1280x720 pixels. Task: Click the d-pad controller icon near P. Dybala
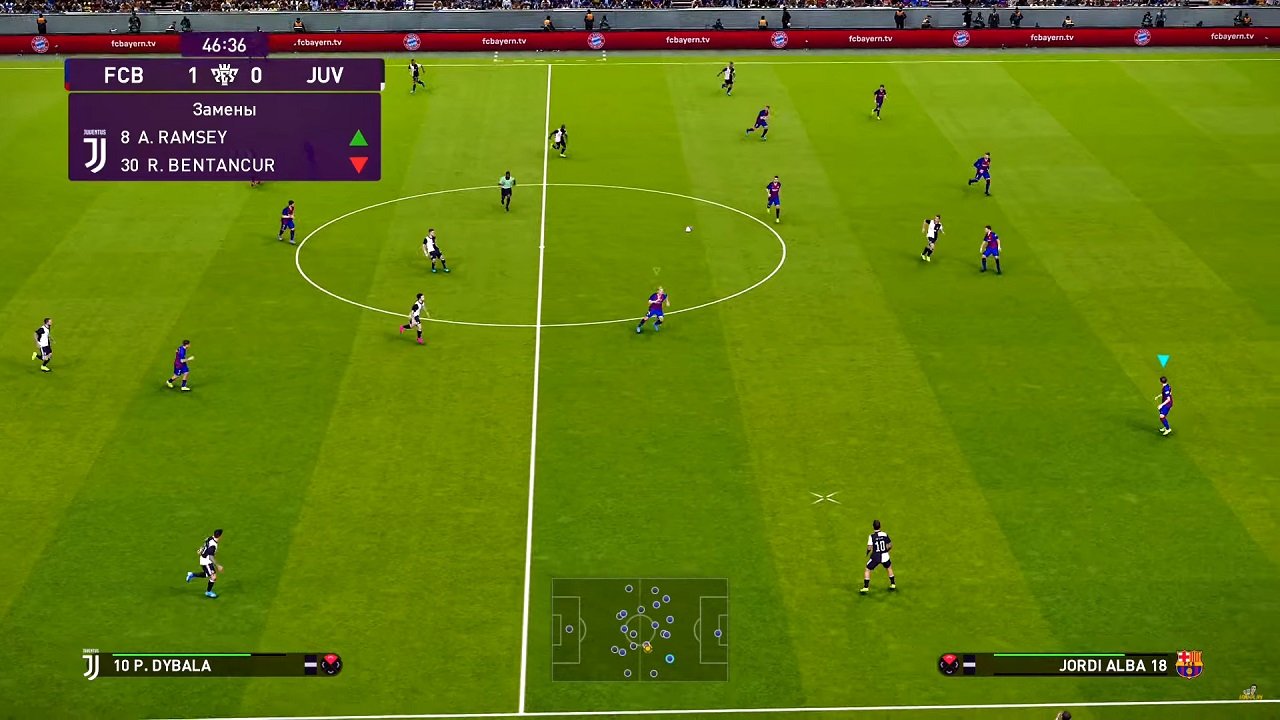tap(332, 665)
